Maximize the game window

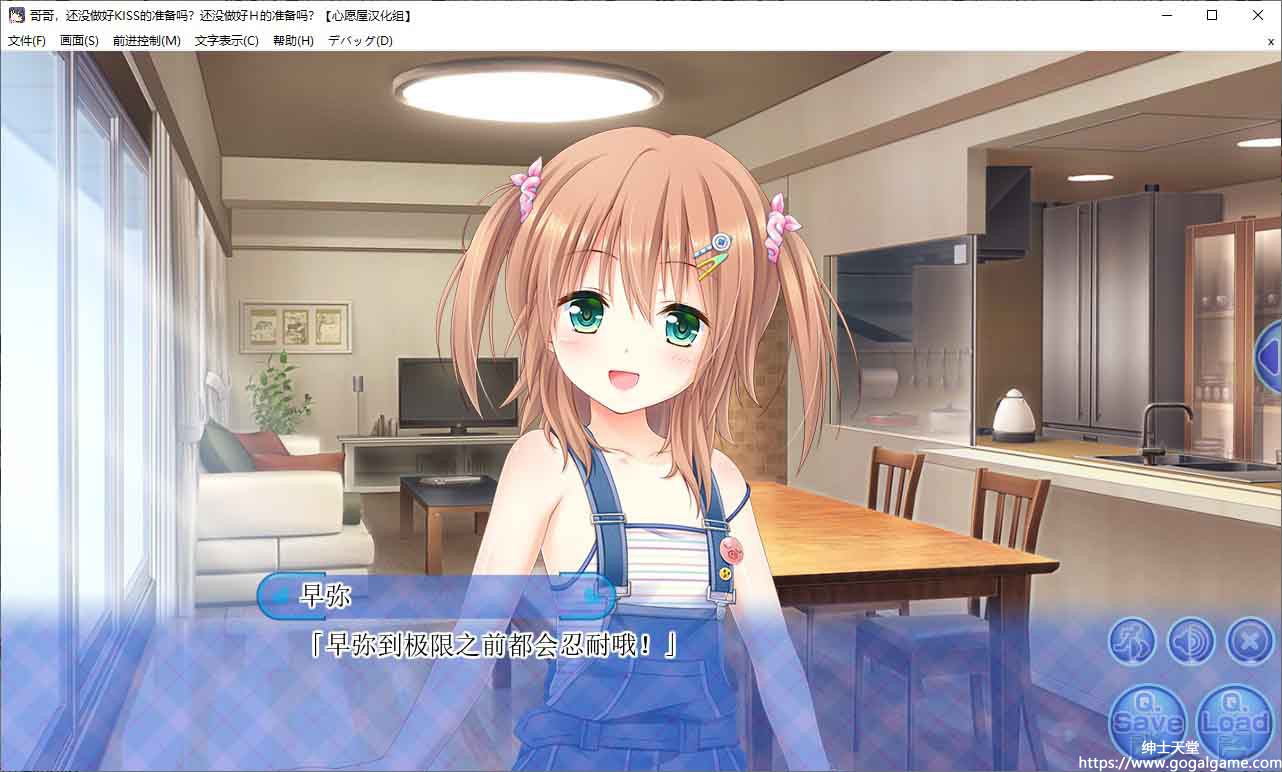1212,15
